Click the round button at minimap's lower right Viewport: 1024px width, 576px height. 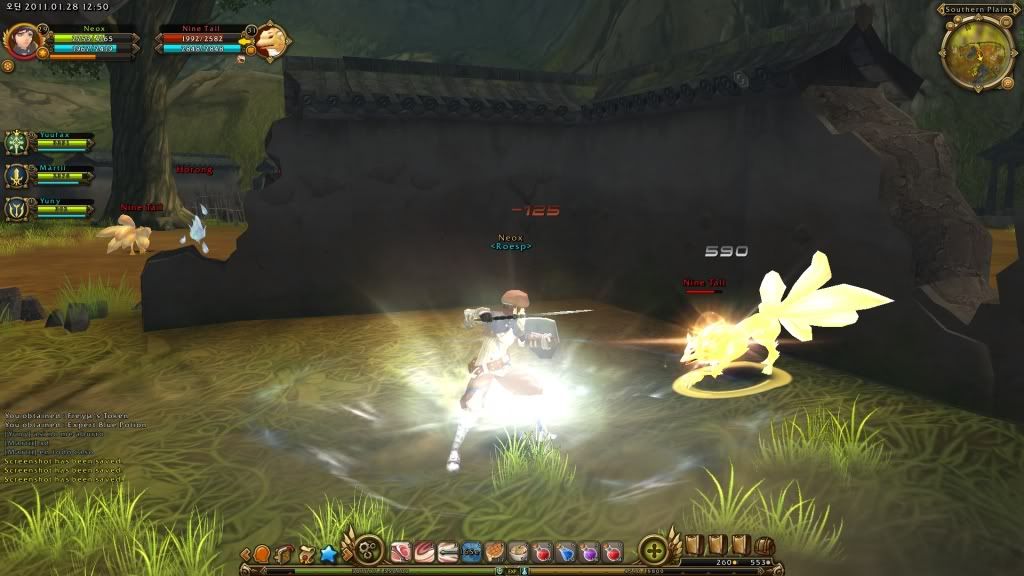(x=1006, y=83)
